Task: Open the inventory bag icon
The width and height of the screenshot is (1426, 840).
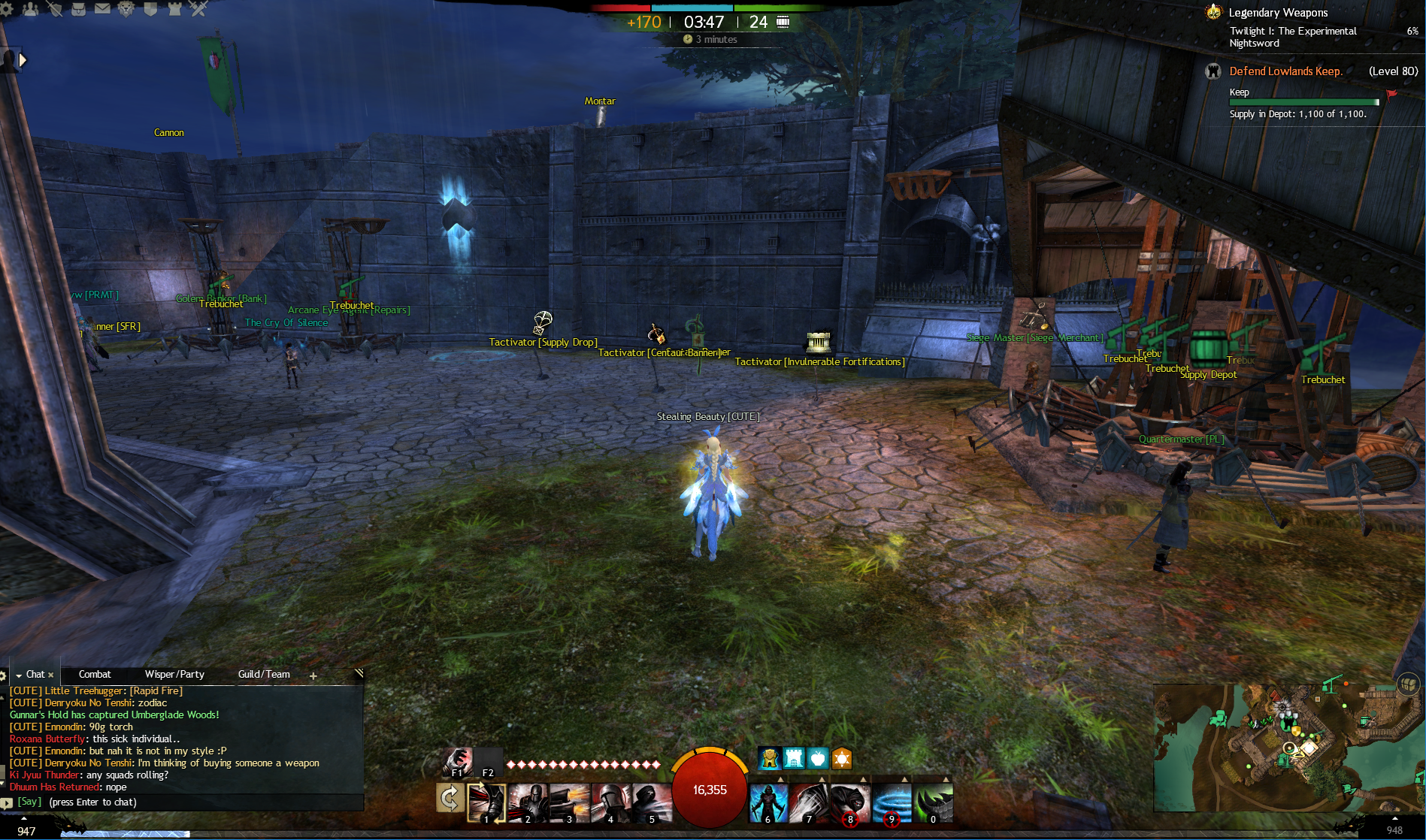Action: pyautogui.click(x=78, y=9)
